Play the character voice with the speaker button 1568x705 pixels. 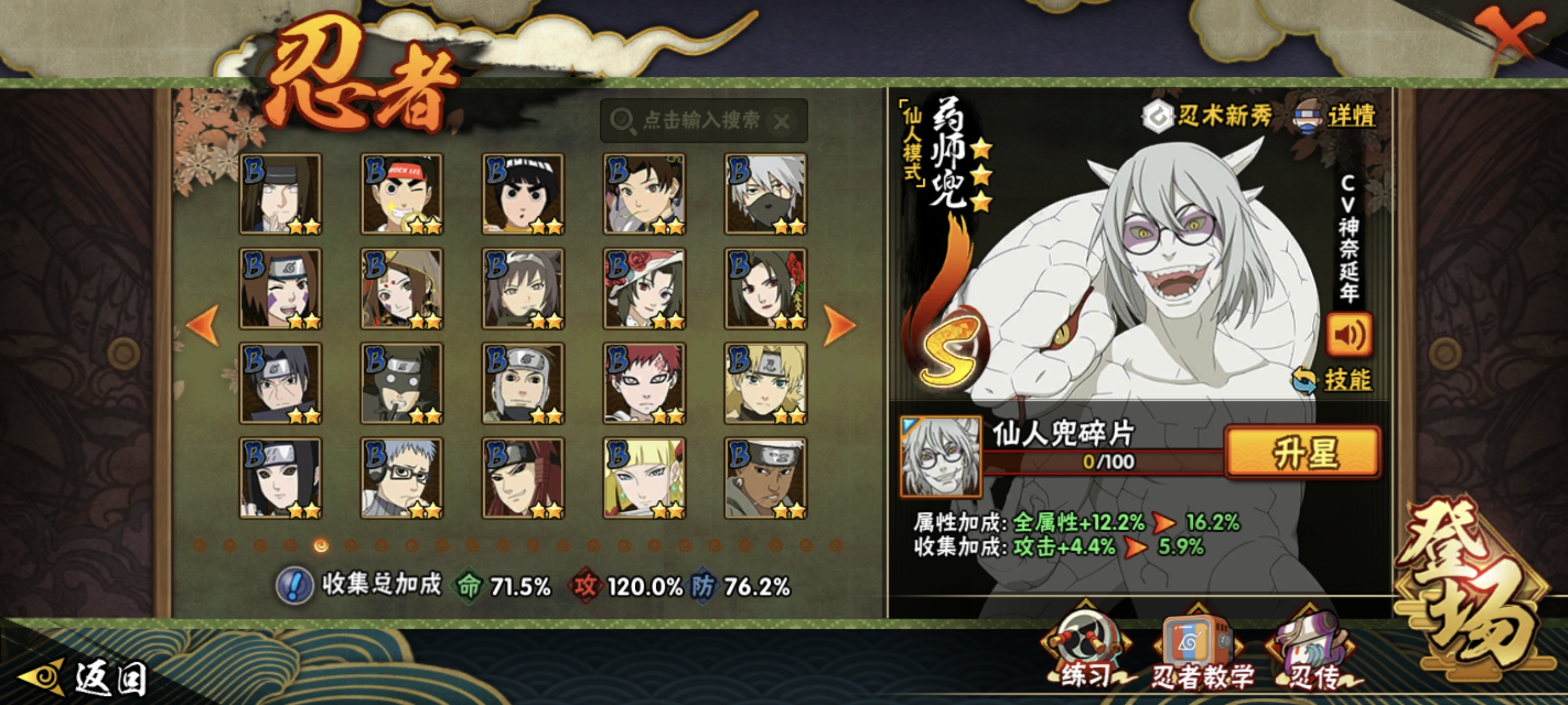pos(1349,334)
